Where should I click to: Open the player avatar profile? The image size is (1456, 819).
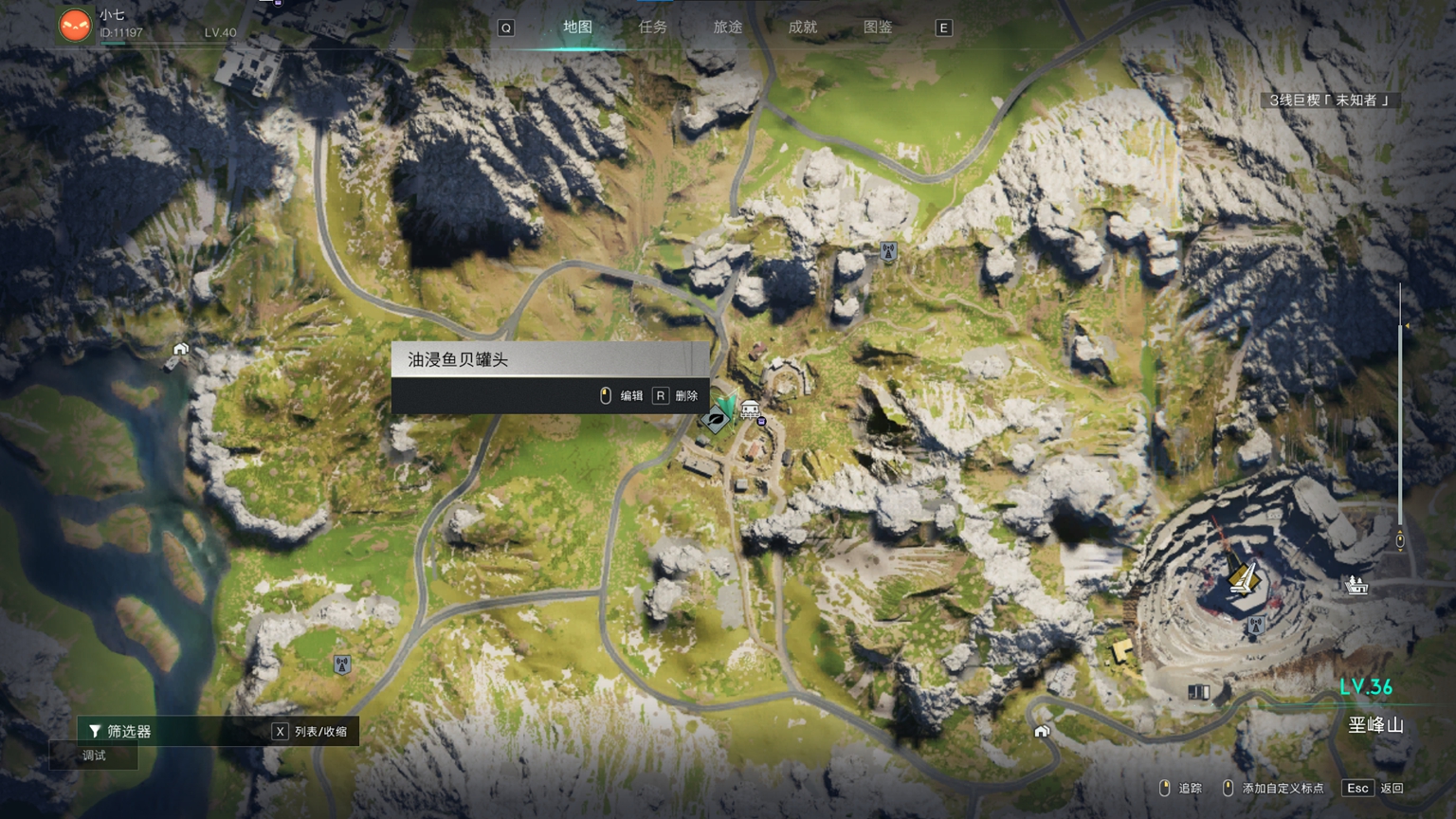coord(75,25)
